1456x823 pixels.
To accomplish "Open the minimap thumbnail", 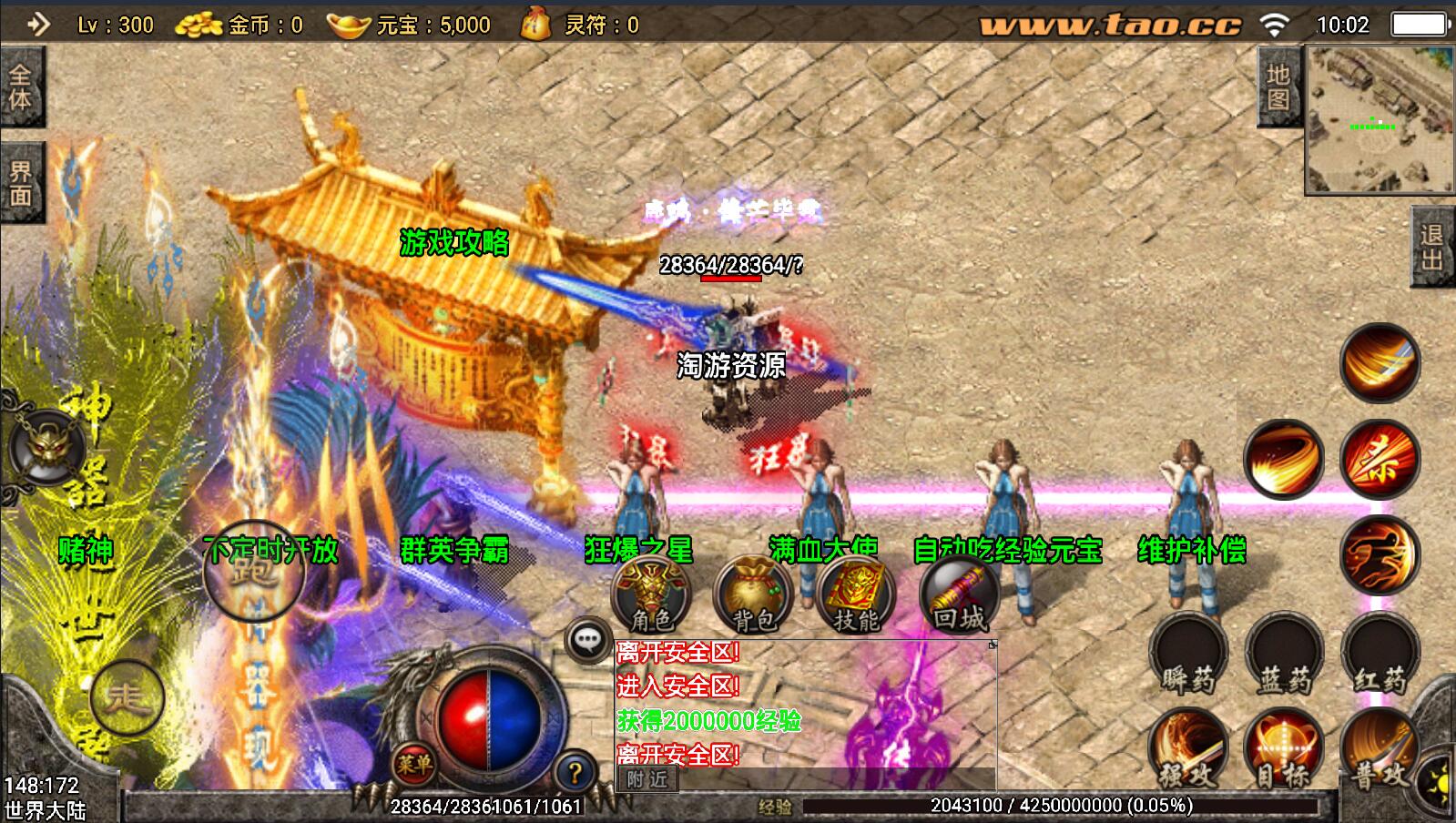I will pyautogui.click(x=1380, y=120).
